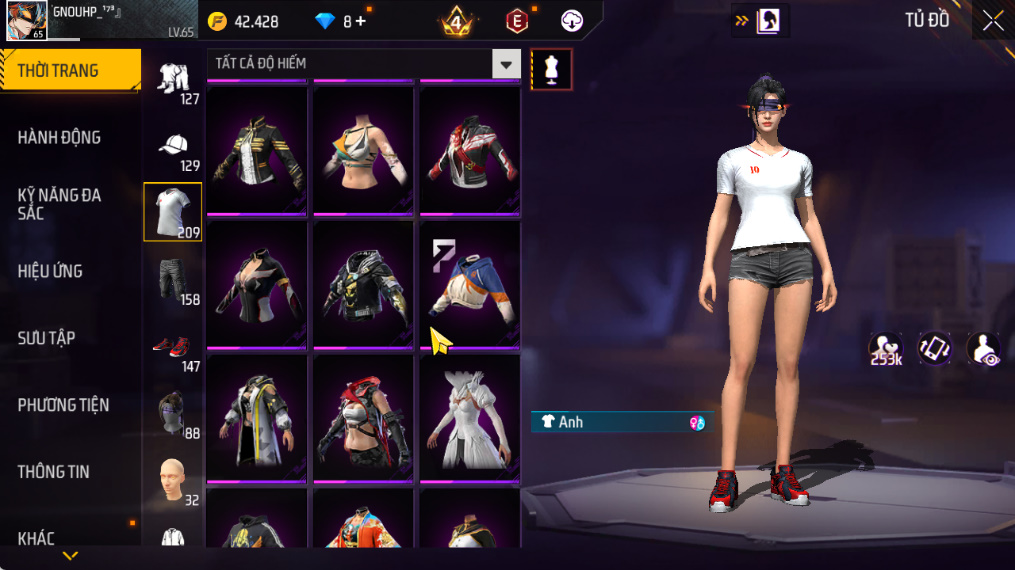The width and height of the screenshot is (1015, 570).
Task: Close the wardrobe with the X button
Action: coord(992,21)
